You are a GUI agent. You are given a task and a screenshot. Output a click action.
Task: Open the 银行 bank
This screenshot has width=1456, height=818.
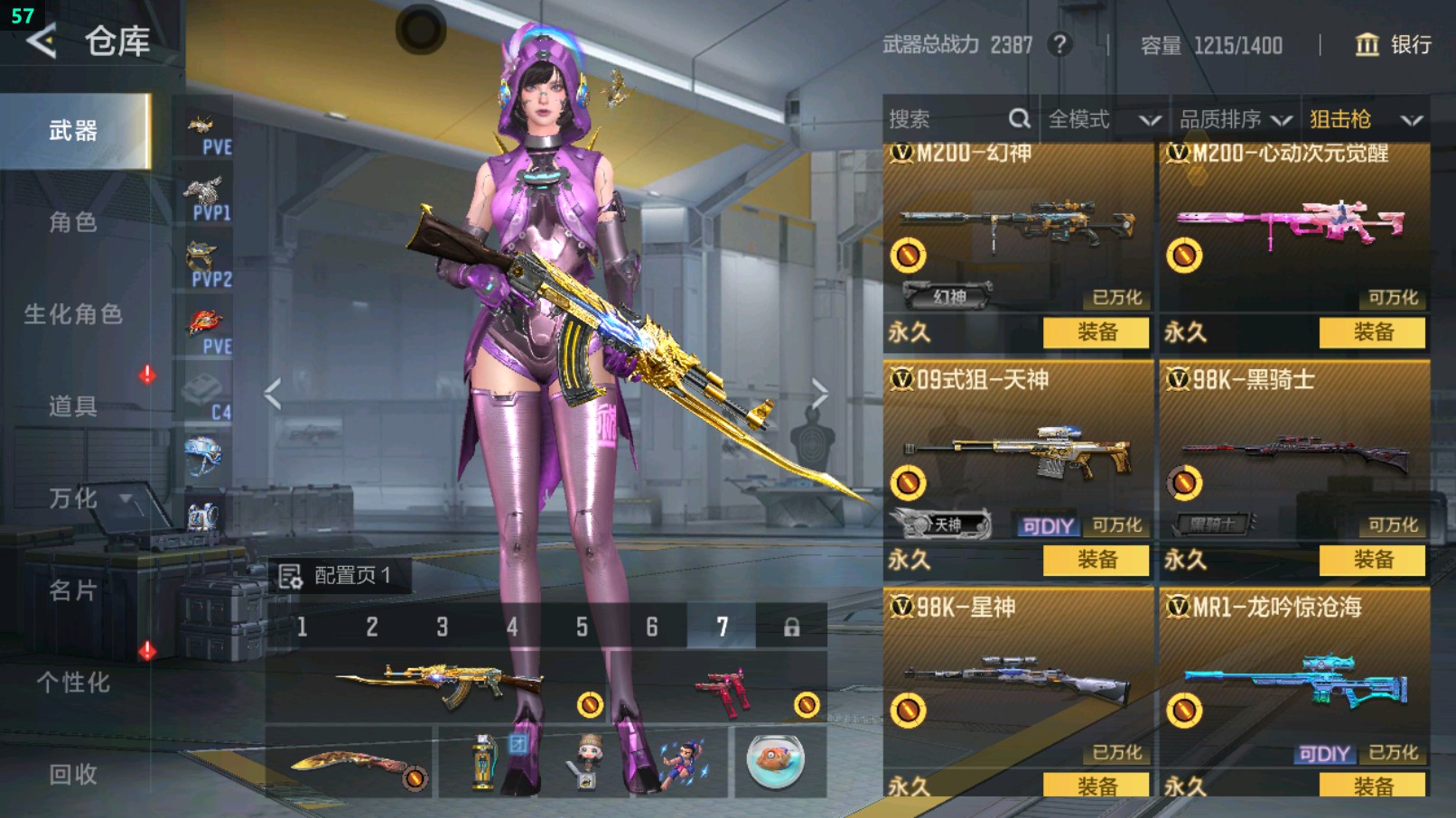tap(1394, 45)
